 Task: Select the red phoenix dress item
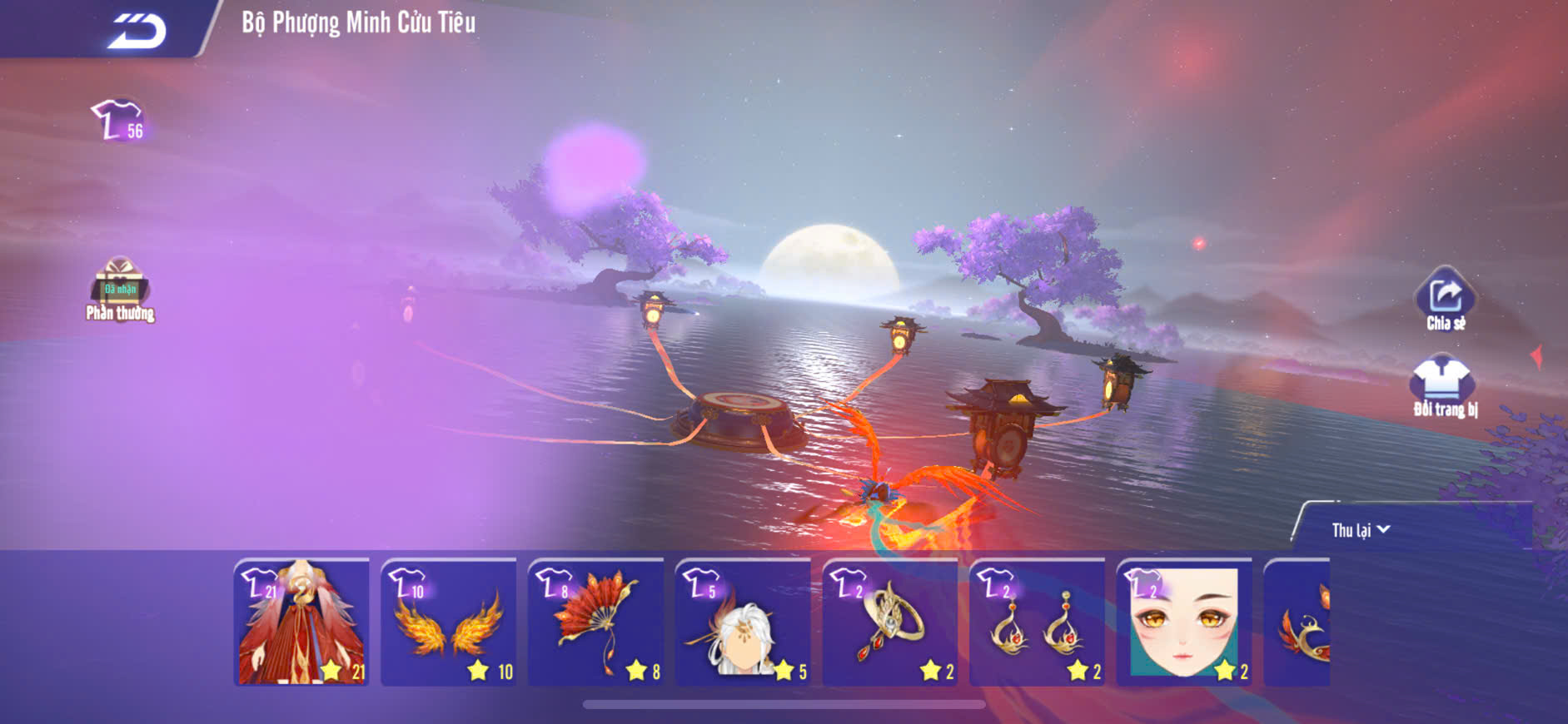pyautogui.click(x=301, y=622)
